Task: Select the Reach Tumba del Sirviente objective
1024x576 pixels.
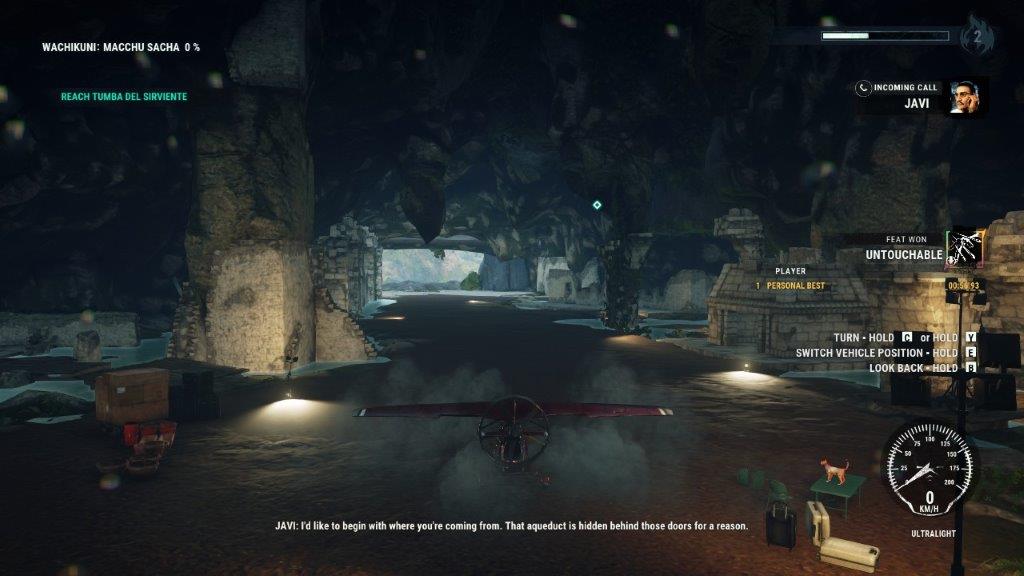Action: point(124,97)
